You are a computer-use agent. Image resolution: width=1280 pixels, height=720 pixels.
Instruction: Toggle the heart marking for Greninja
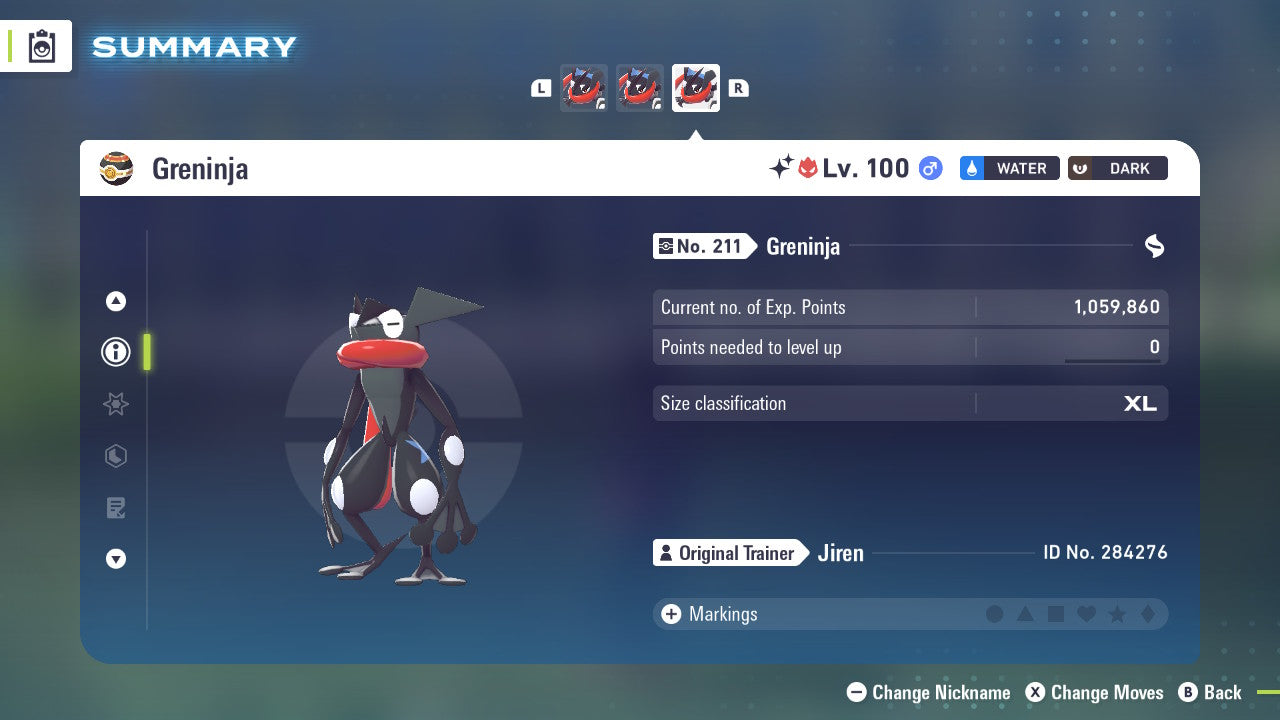pos(1086,614)
